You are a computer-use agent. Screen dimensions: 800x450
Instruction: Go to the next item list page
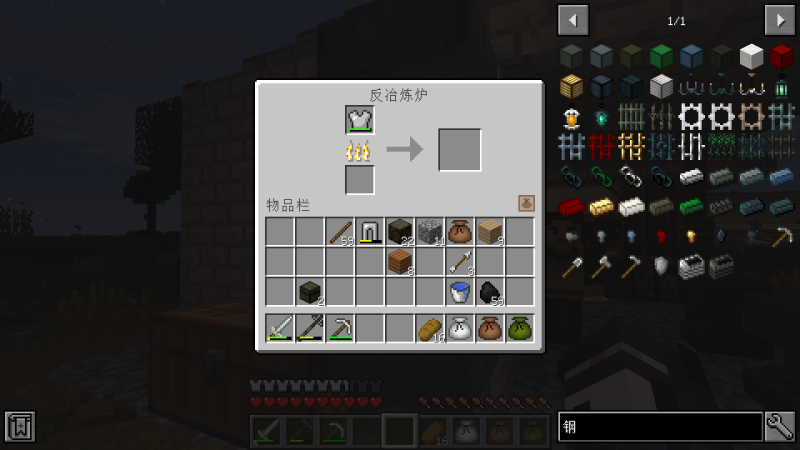780,20
